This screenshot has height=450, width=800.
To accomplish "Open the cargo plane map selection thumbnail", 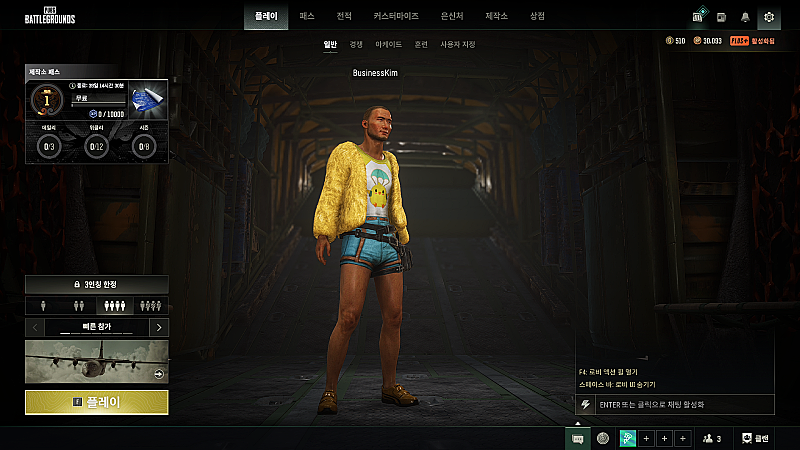I will (x=97, y=361).
